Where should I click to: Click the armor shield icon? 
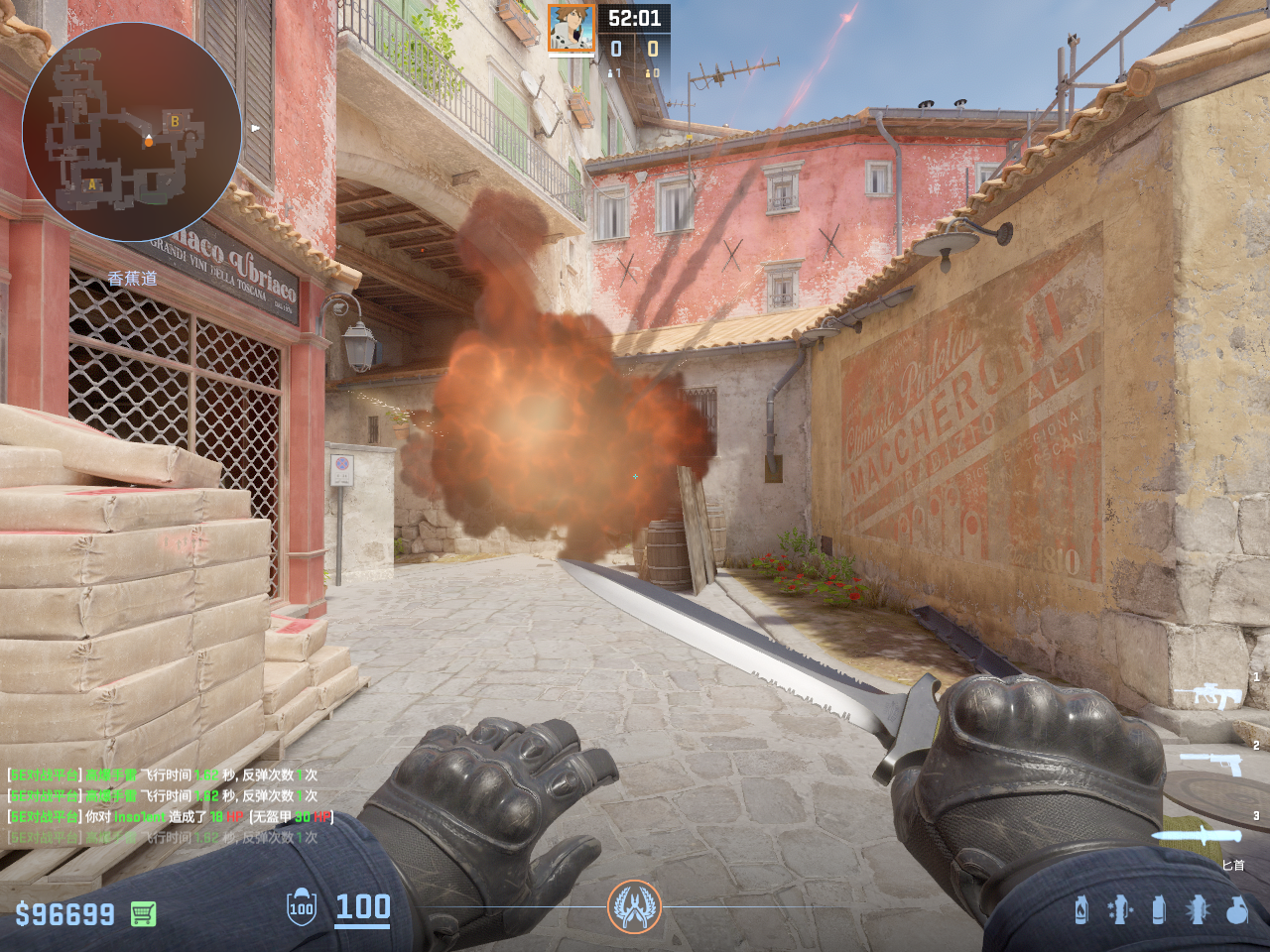pyautogui.click(x=301, y=907)
